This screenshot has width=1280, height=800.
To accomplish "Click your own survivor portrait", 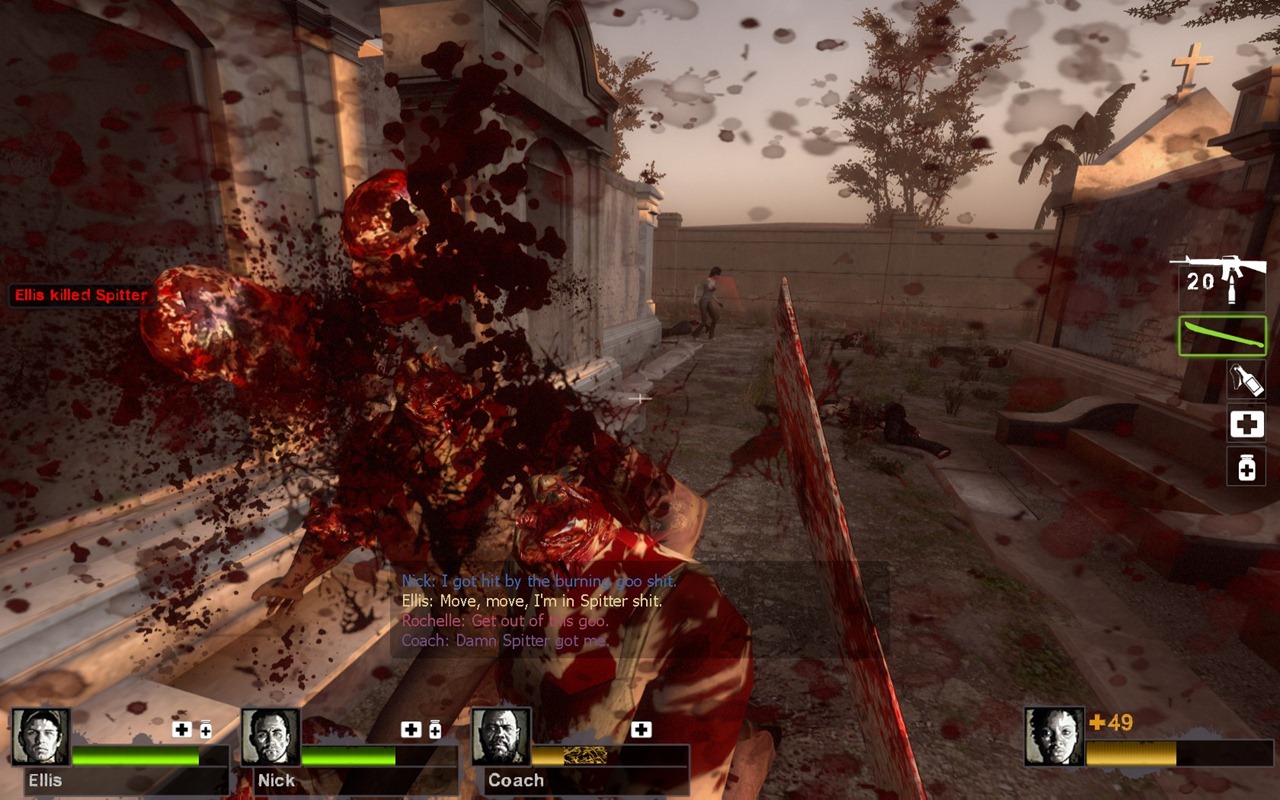I will [x=1054, y=736].
